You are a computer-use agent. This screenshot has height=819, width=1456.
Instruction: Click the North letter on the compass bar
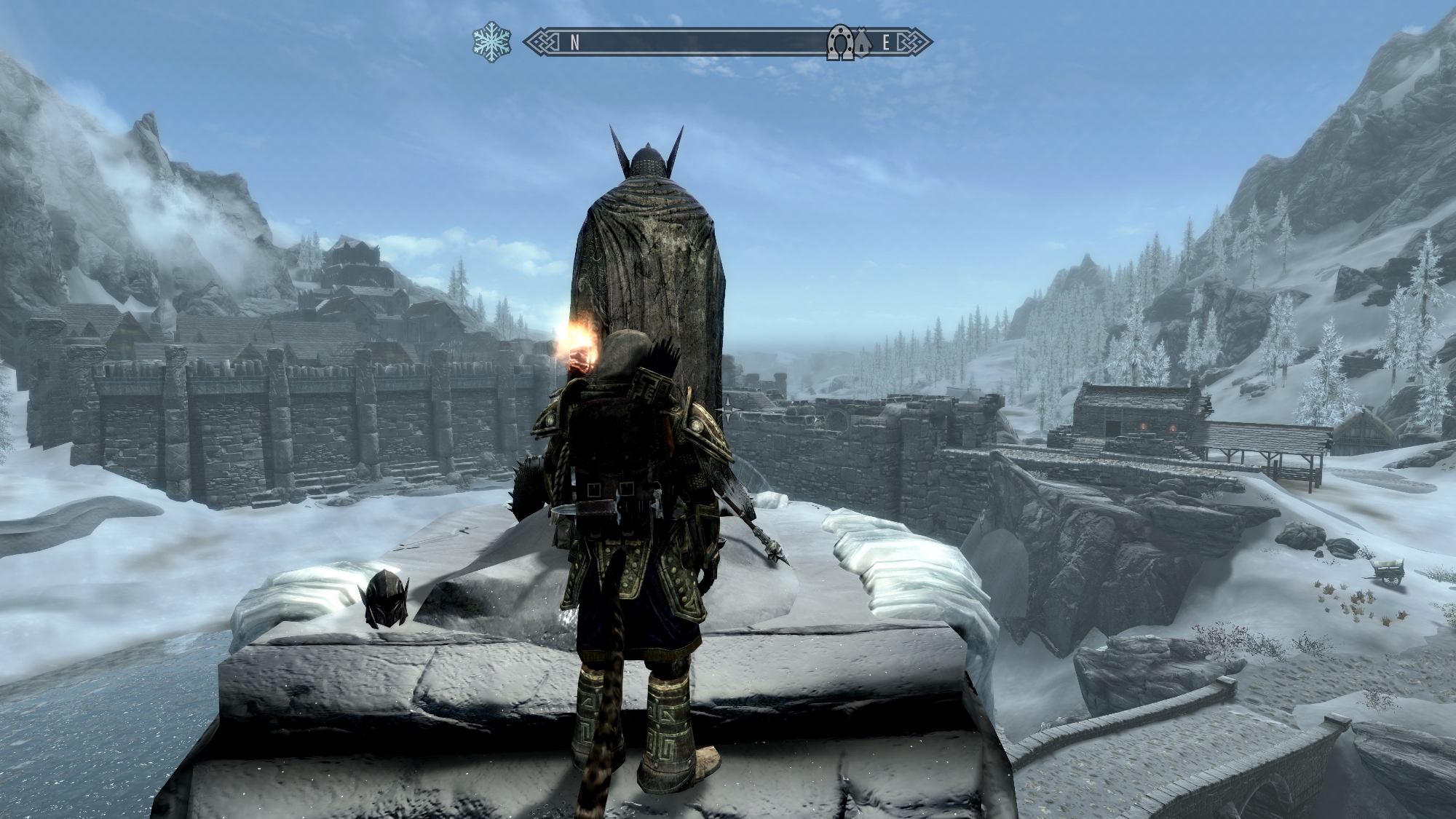574,43
